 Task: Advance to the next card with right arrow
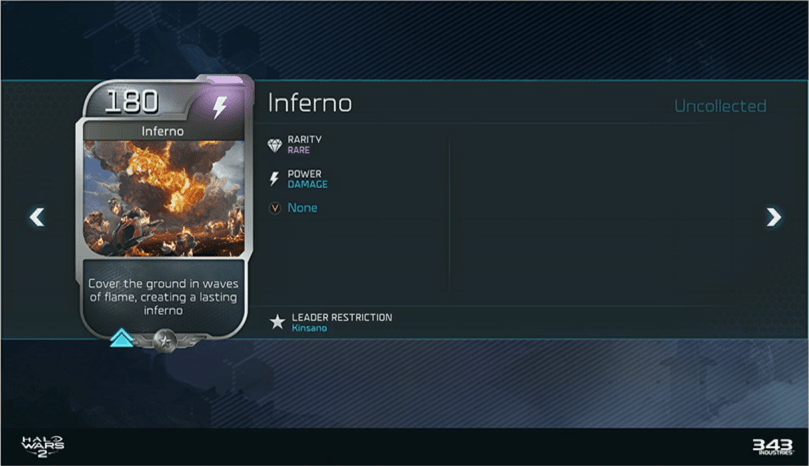[x=773, y=217]
